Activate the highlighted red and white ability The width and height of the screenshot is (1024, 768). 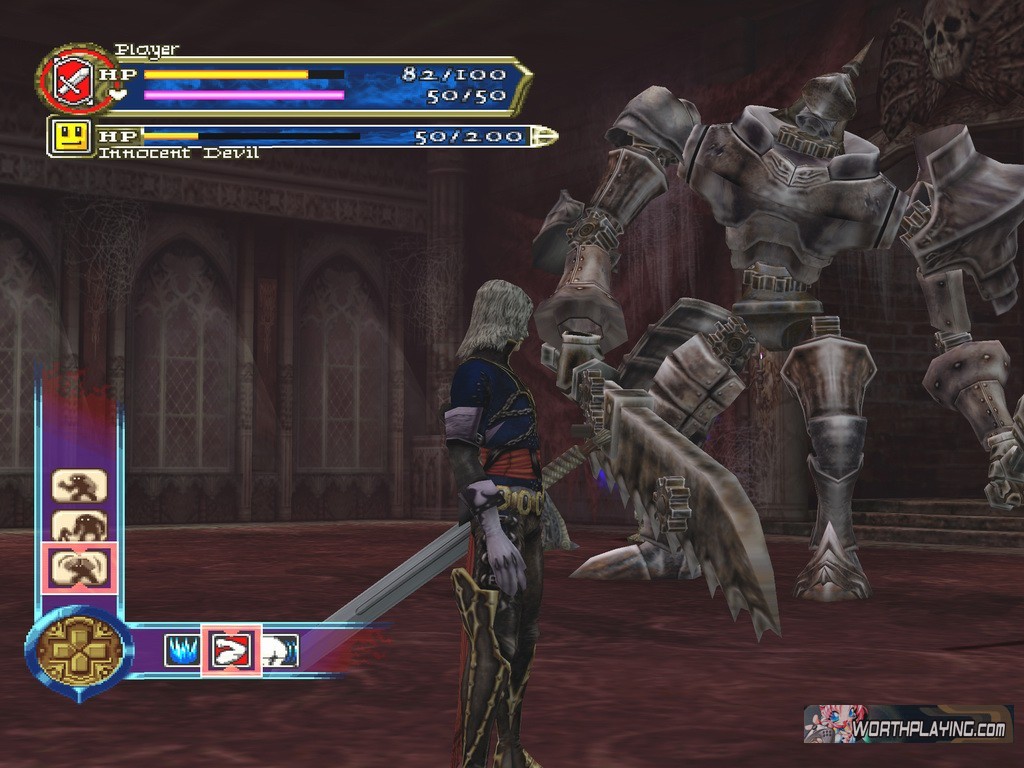point(231,651)
